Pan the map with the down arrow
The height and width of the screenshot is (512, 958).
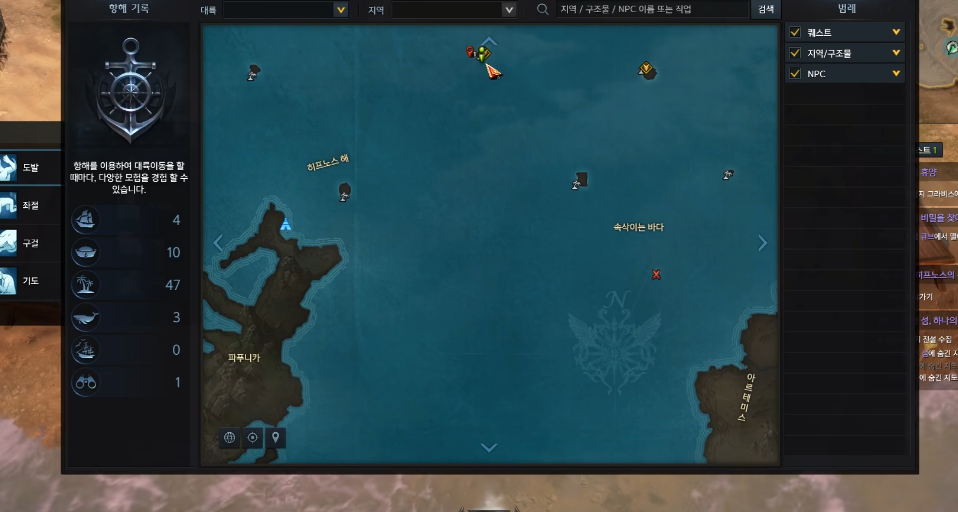click(489, 448)
